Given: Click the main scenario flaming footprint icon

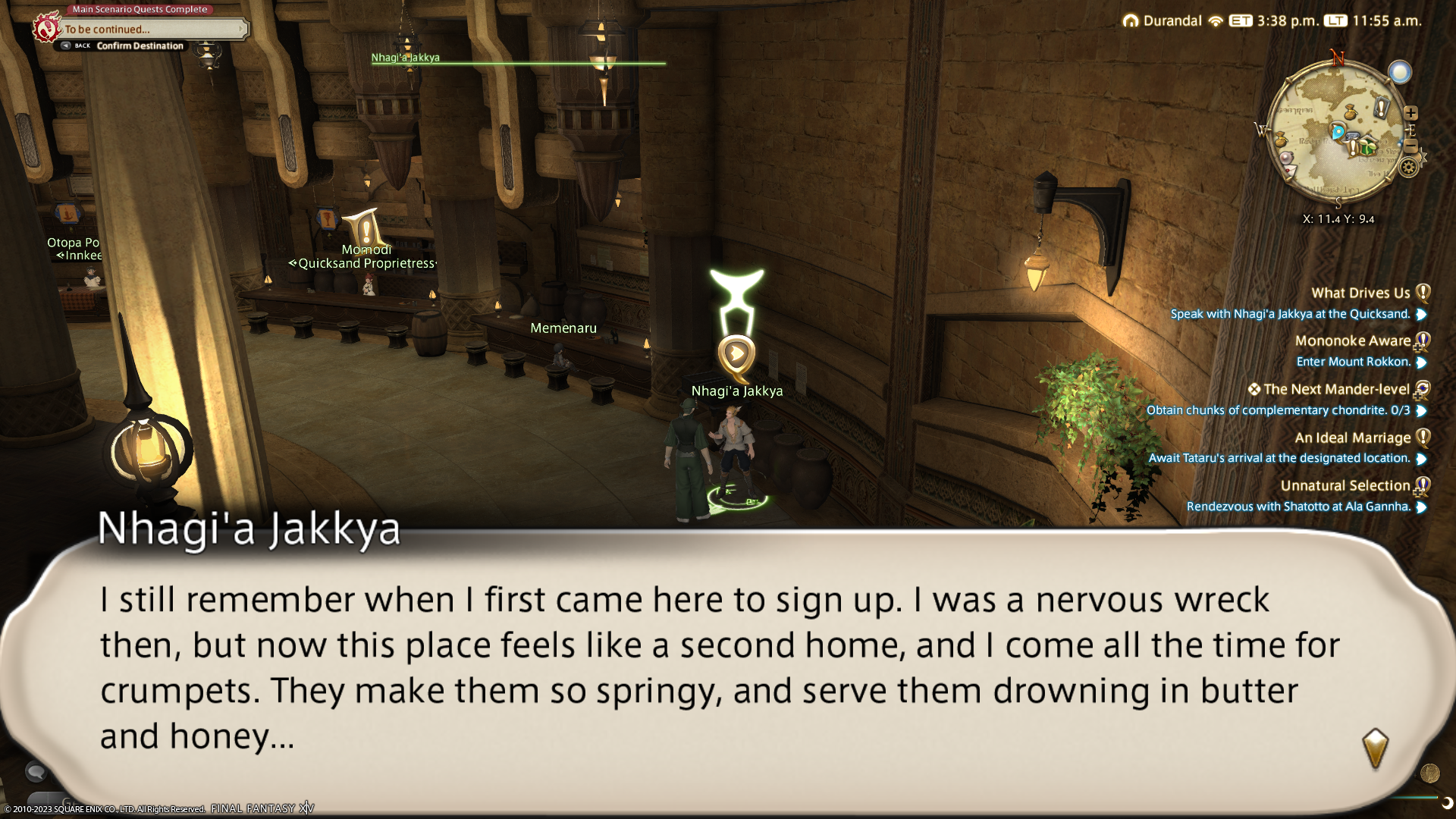Looking at the screenshot, I should 47,28.
